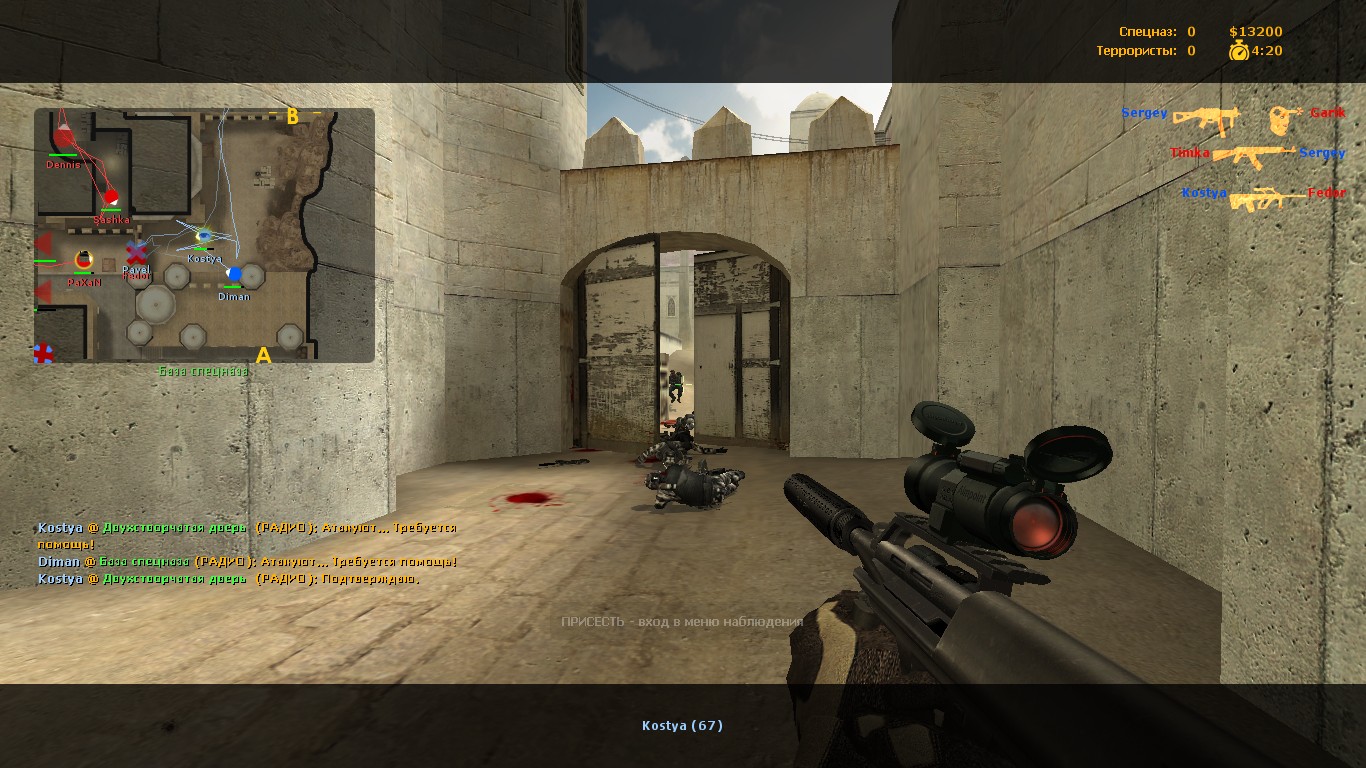This screenshot has height=768, width=1366.
Task: Click bombsite B label on the minimap
Action: [293, 116]
